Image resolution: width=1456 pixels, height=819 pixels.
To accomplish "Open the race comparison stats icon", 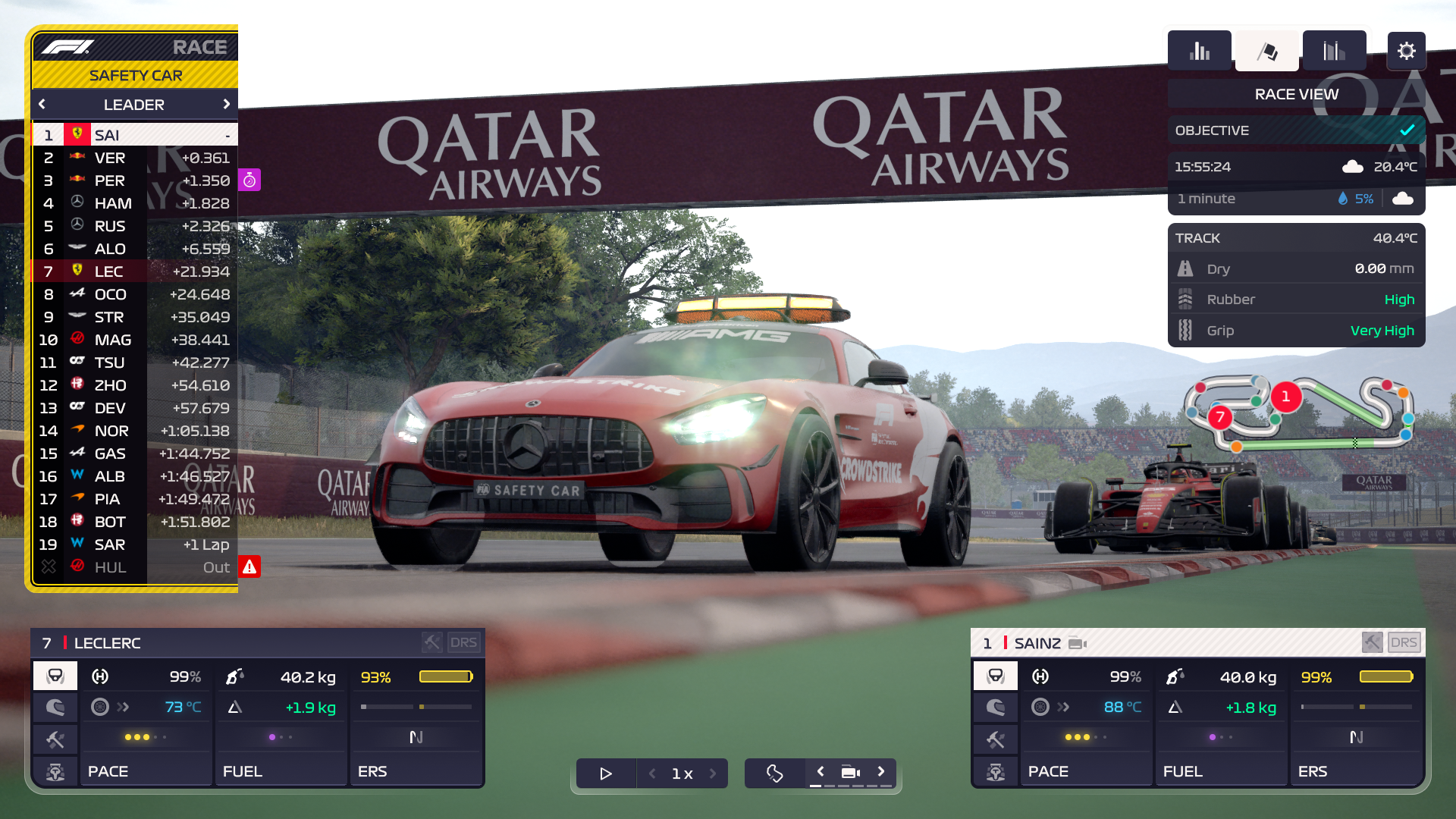I will [x=1333, y=50].
